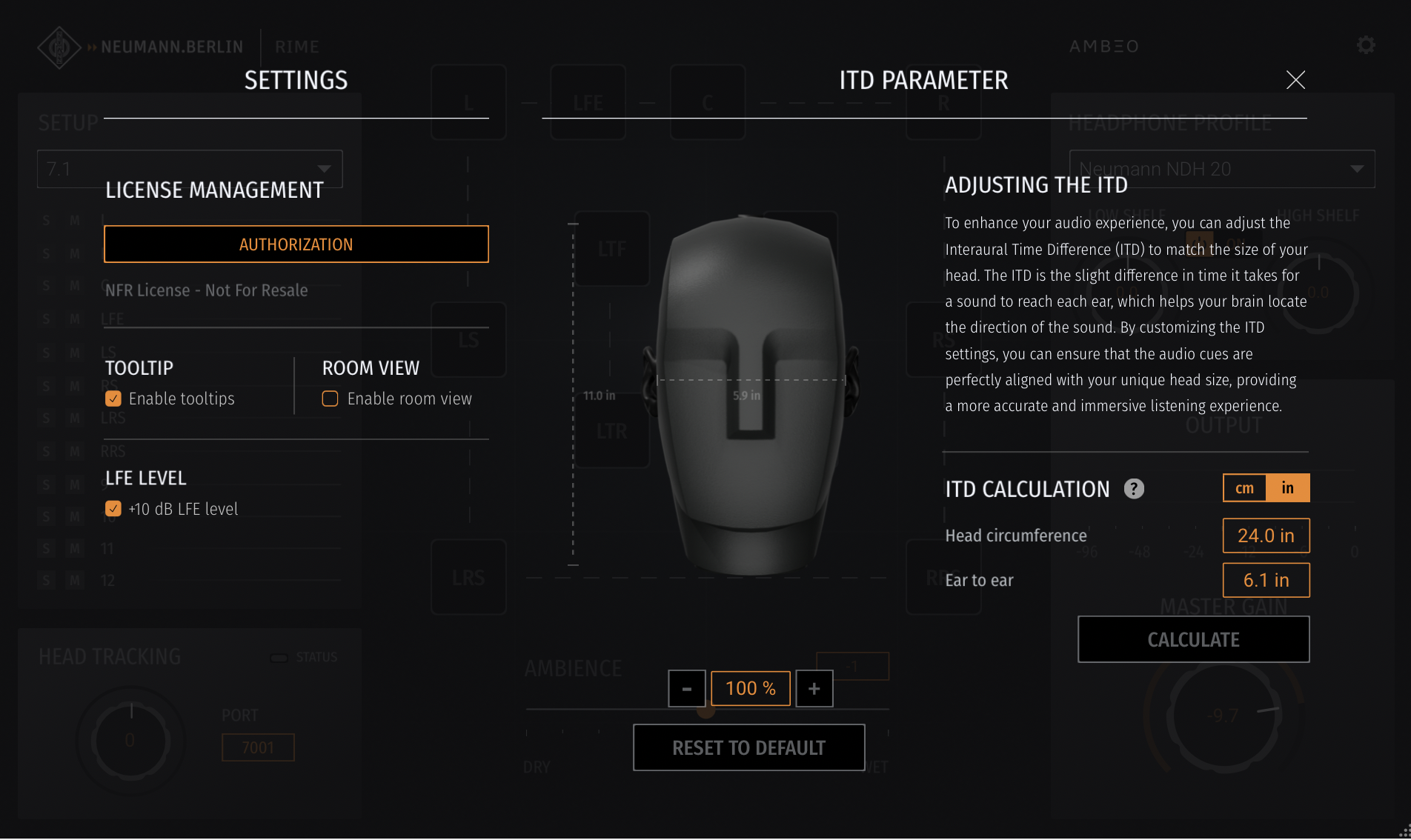Switch ITD units to cm
This screenshot has width=1411, height=840.
pyautogui.click(x=1244, y=487)
